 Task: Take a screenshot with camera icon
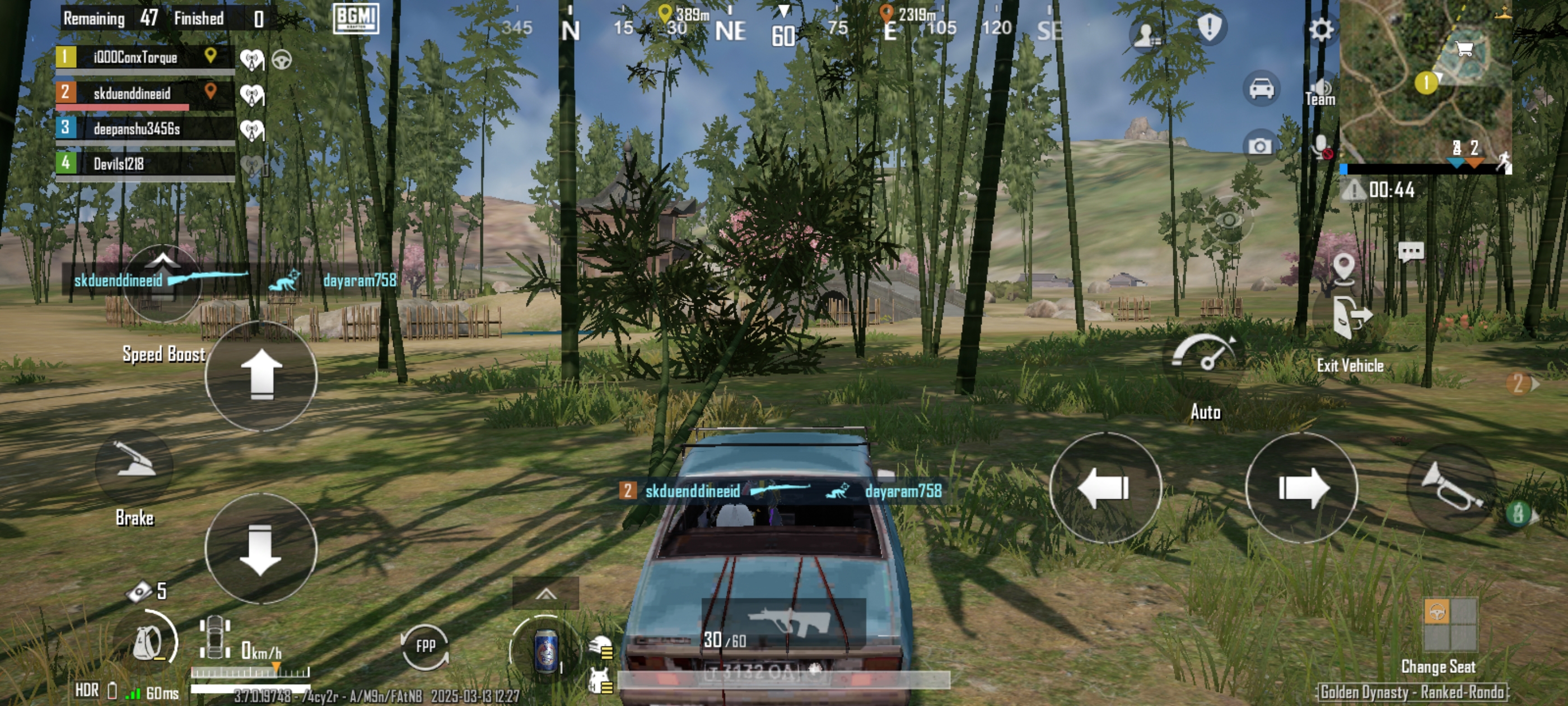tap(1259, 146)
